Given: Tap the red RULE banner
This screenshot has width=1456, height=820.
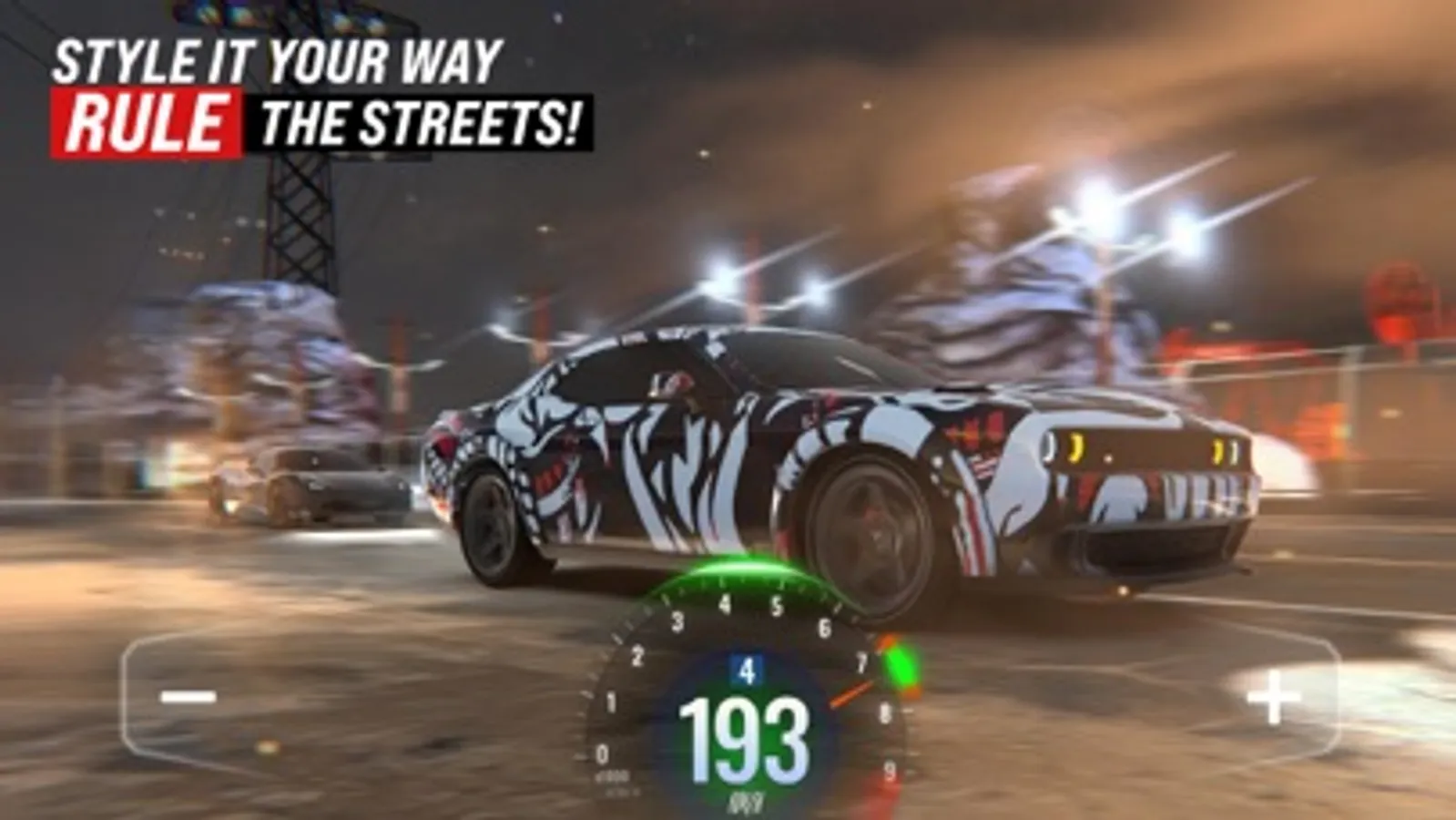Looking at the screenshot, I should pyautogui.click(x=146, y=118).
